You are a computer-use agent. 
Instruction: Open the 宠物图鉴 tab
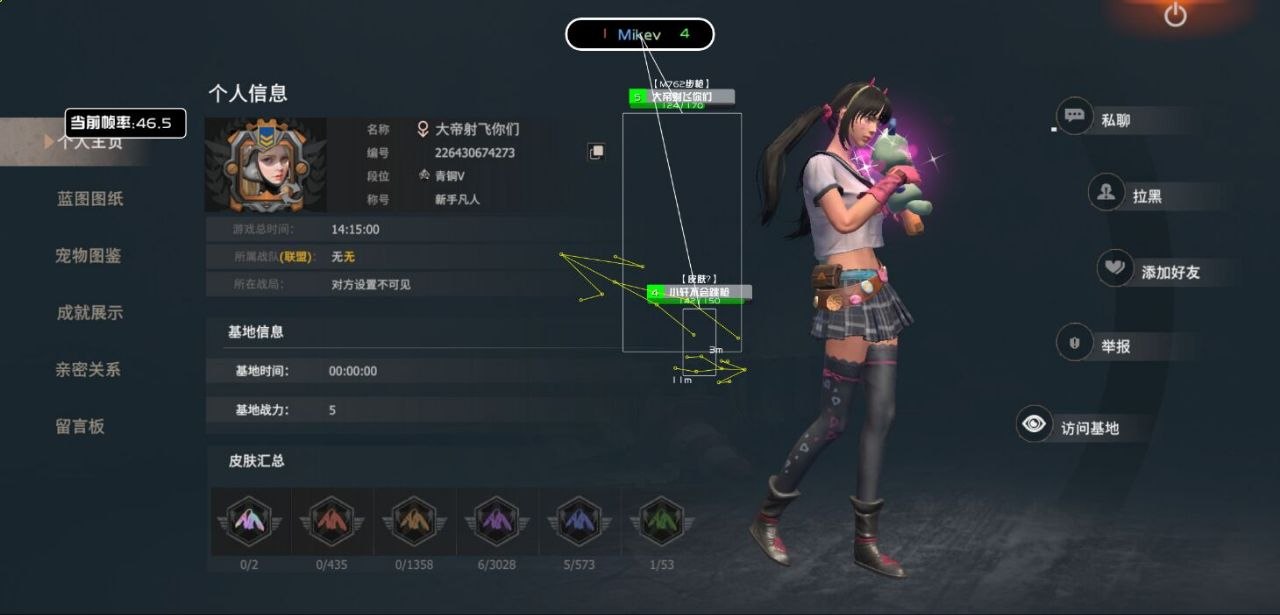tap(88, 256)
